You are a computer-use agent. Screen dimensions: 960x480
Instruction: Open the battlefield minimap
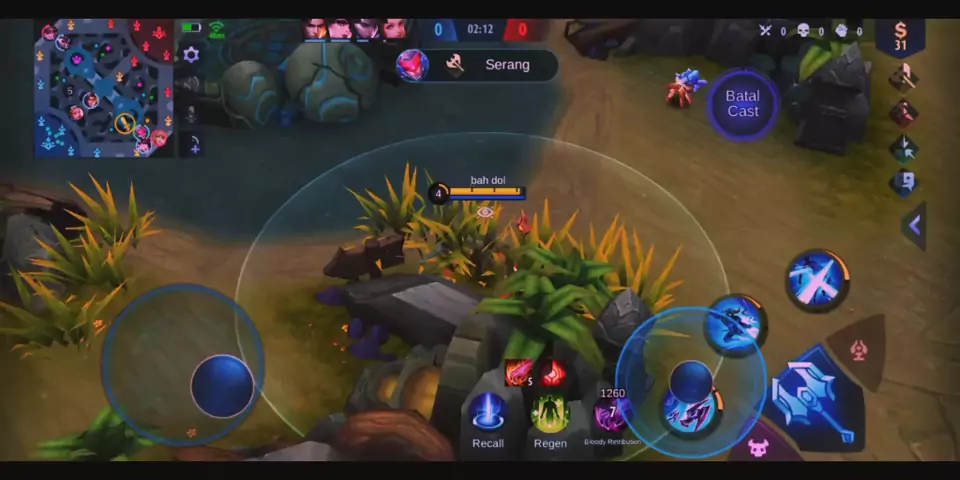pyautogui.click(x=104, y=88)
